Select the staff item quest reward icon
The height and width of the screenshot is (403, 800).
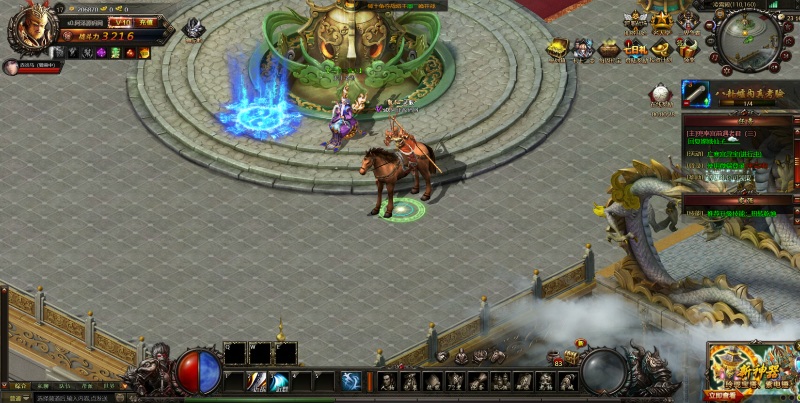[696, 93]
